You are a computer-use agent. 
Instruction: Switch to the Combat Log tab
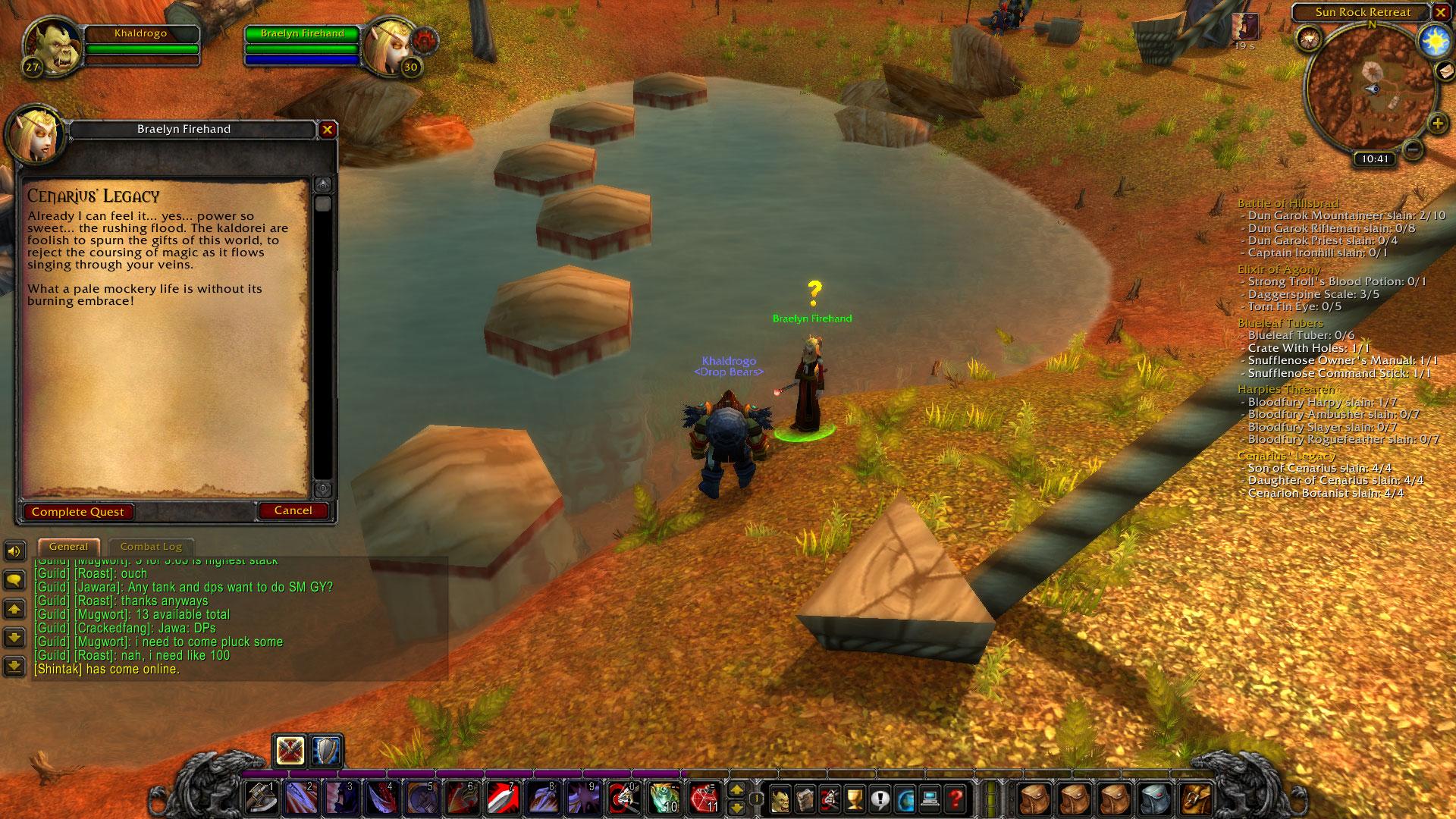150,546
